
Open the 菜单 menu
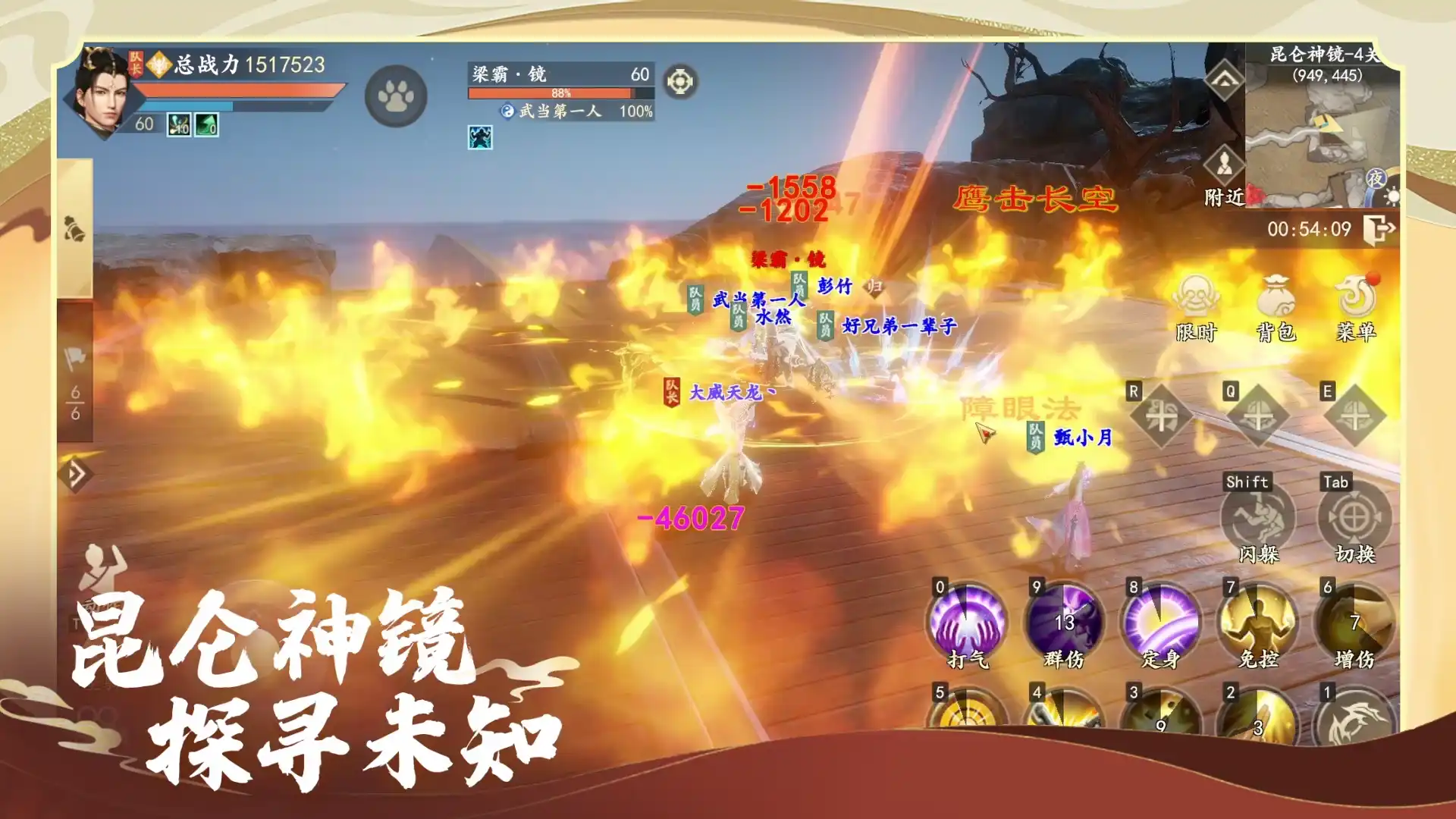[1356, 303]
